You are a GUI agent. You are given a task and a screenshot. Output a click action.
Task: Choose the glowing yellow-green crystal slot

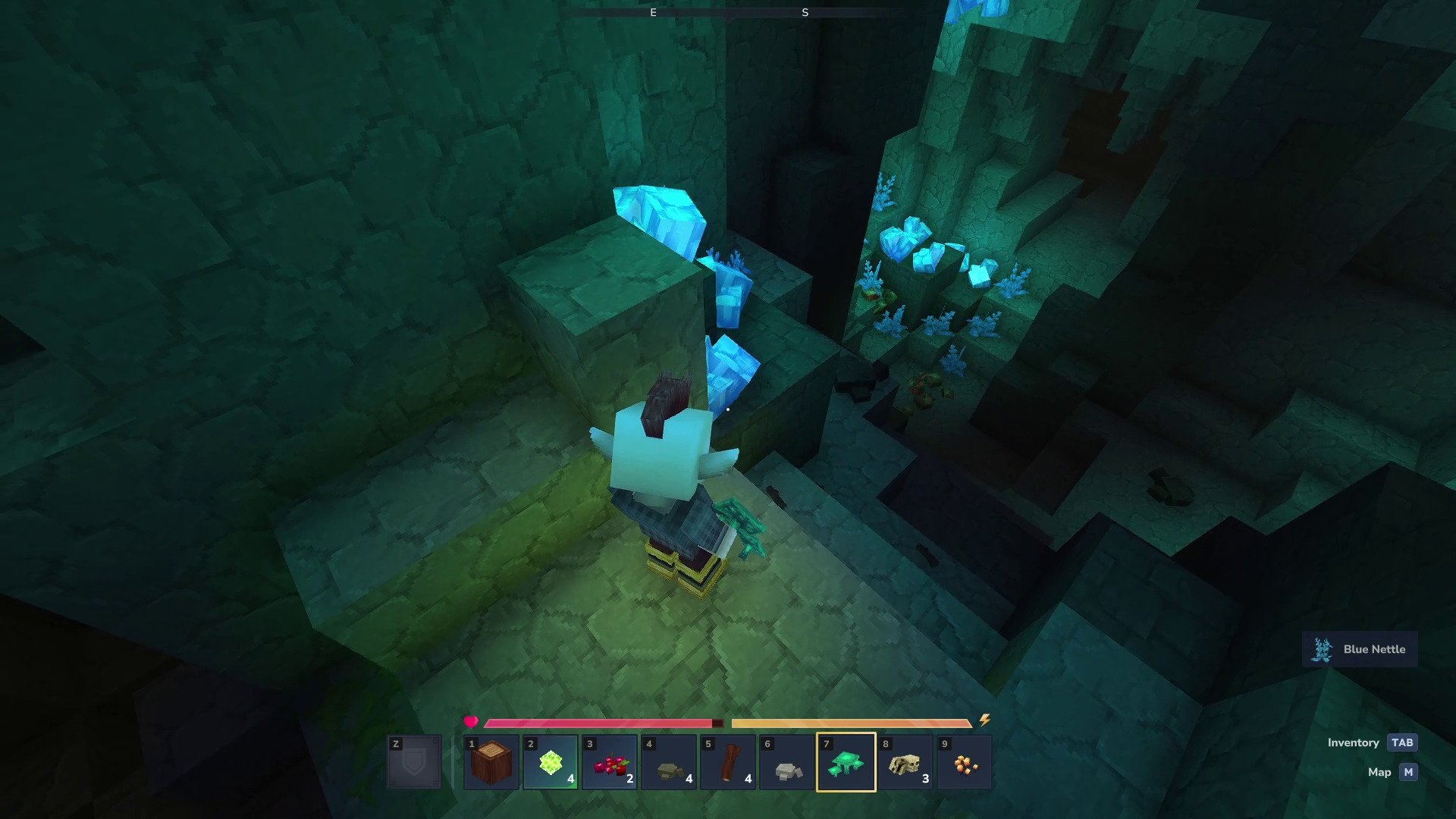point(550,762)
